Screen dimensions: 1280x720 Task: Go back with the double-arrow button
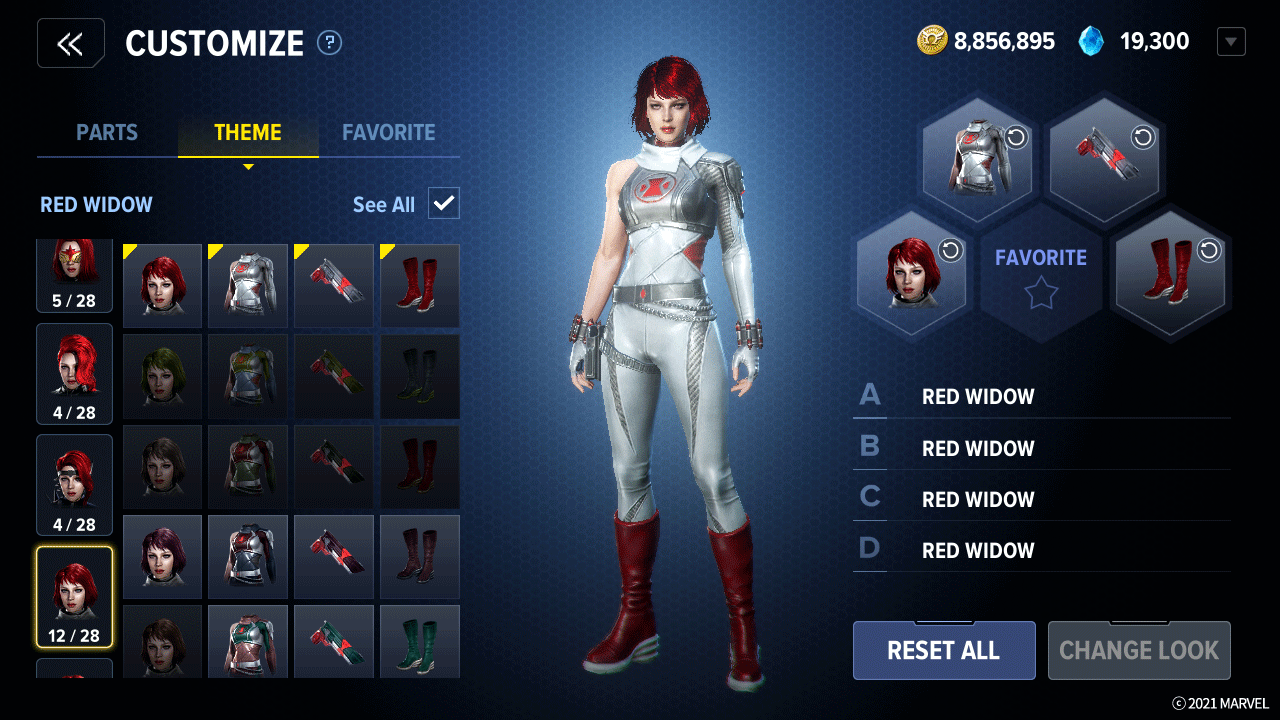(x=70, y=44)
